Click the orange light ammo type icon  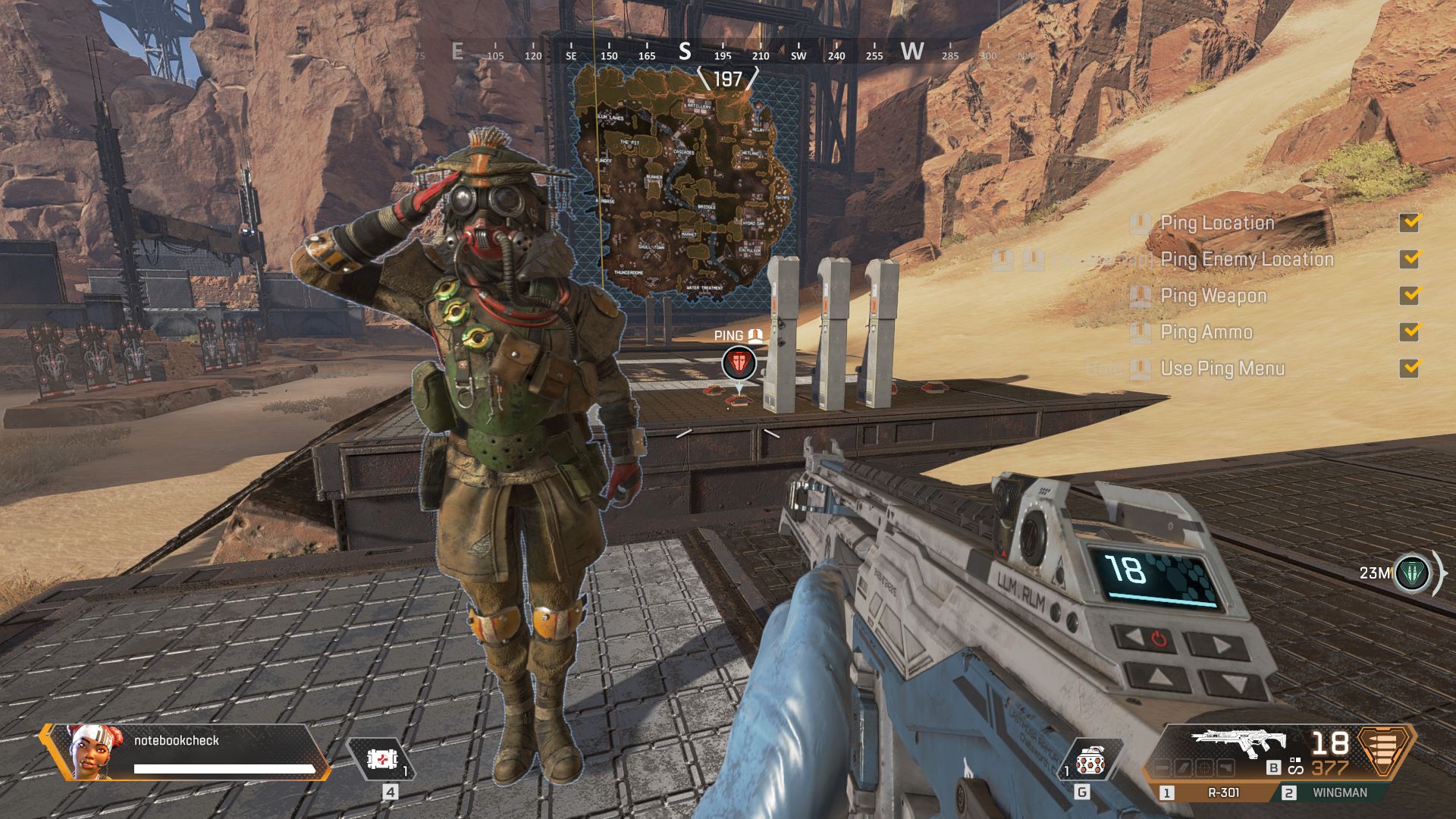(x=1385, y=751)
